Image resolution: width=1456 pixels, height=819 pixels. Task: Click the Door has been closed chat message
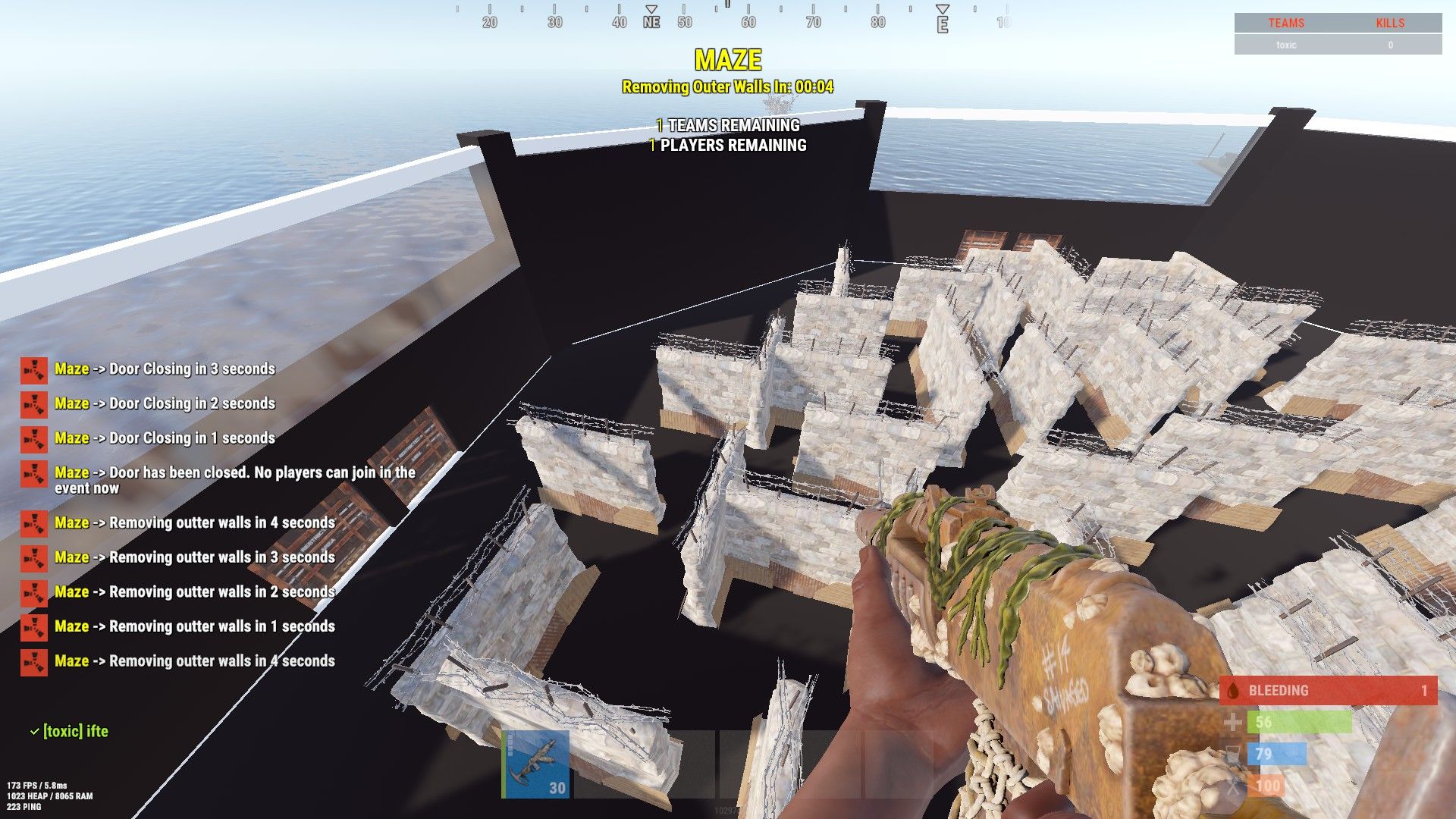click(234, 480)
